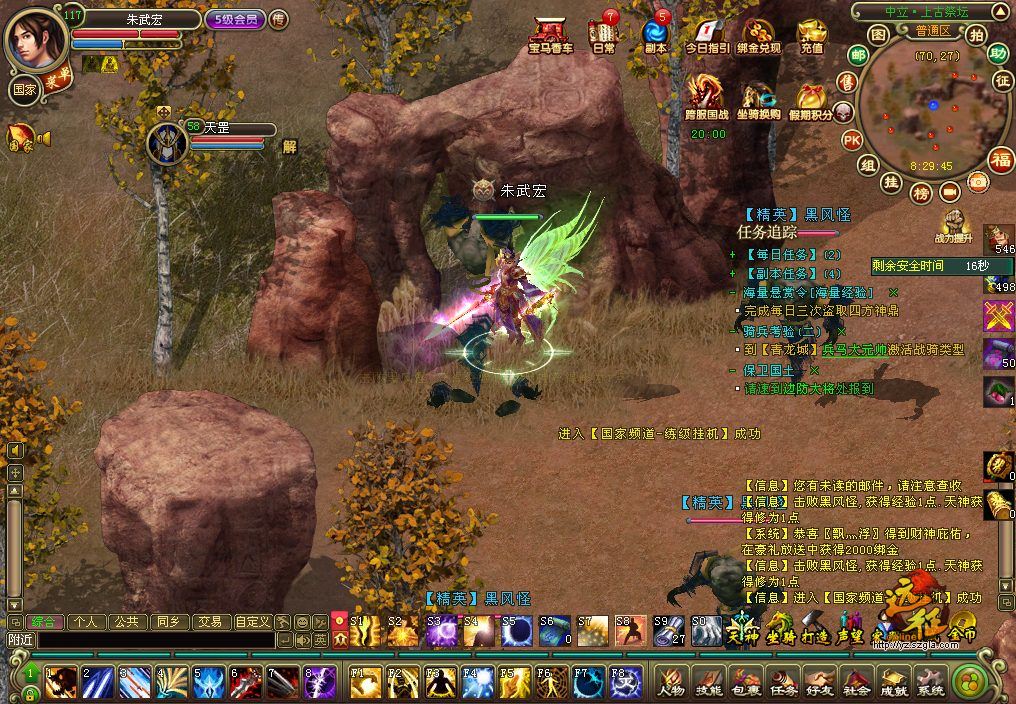
Task: Open the 坐骑 mount menu button
Action: [779, 631]
